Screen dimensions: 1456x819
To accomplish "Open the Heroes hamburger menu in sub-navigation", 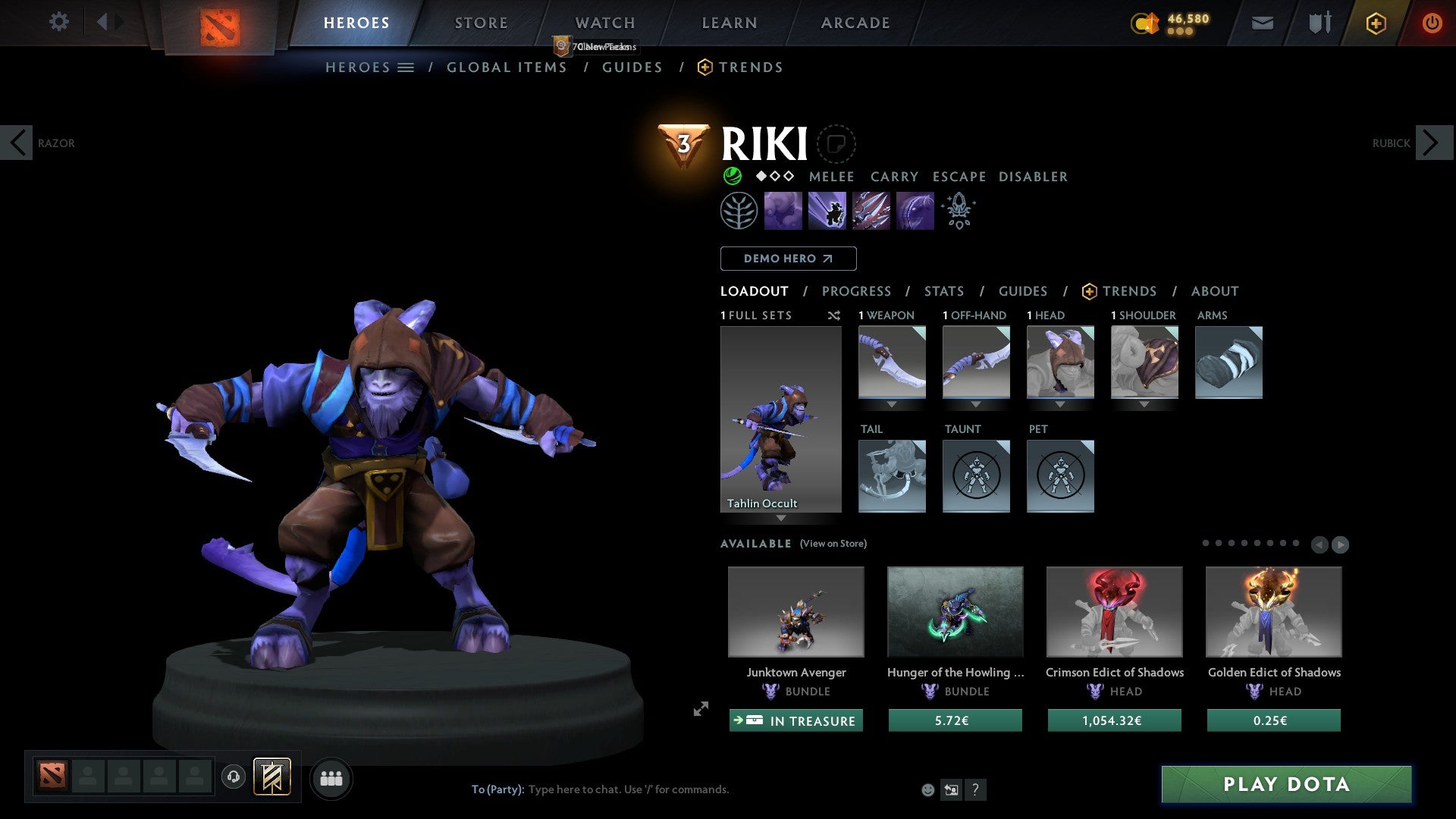I will pos(407,67).
